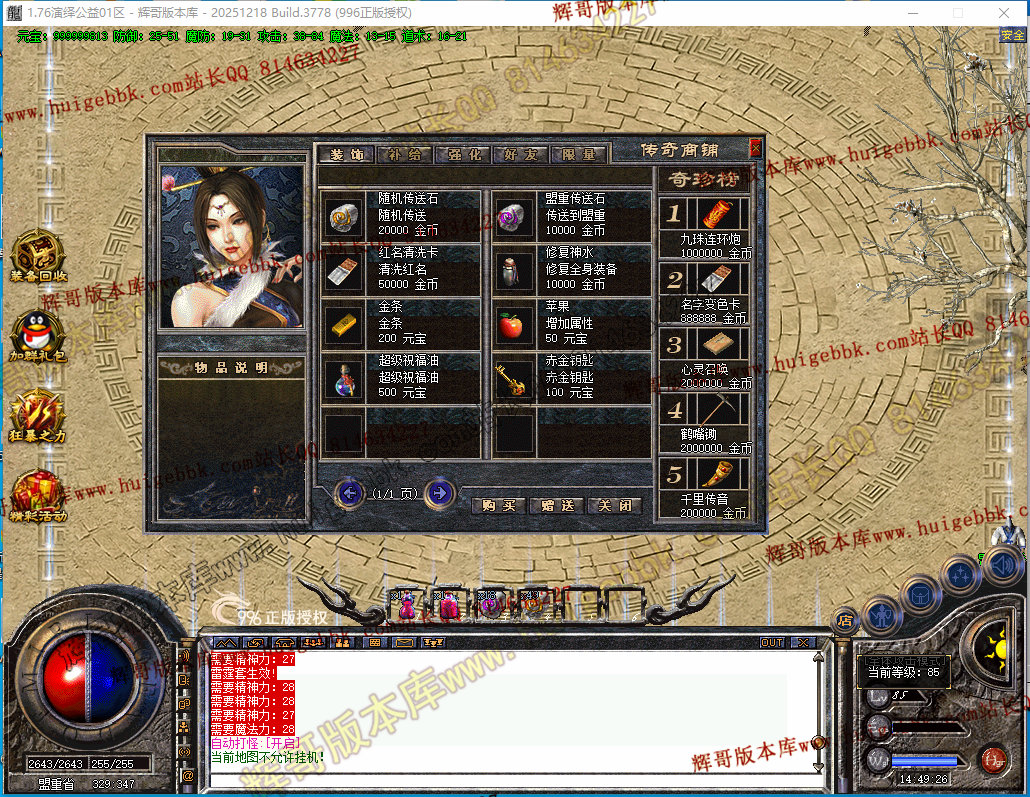Open the 强化 shop tab

[464, 155]
